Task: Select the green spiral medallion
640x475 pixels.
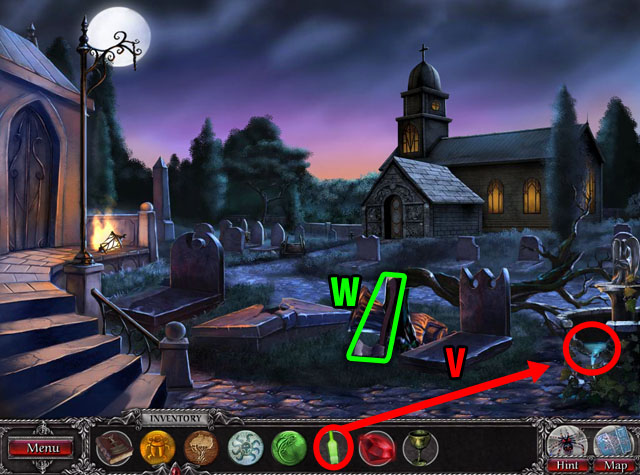Action: [x=288, y=445]
